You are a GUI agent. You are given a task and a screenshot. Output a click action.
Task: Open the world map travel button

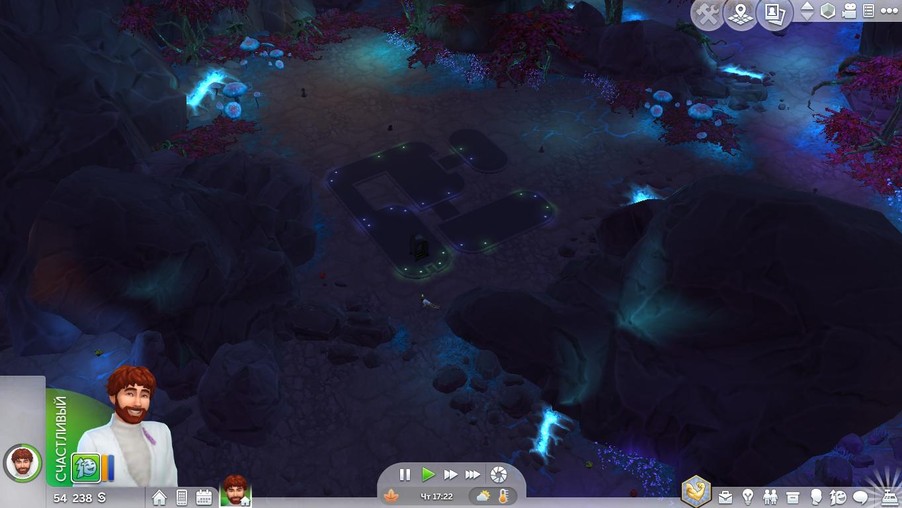tap(740, 14)
